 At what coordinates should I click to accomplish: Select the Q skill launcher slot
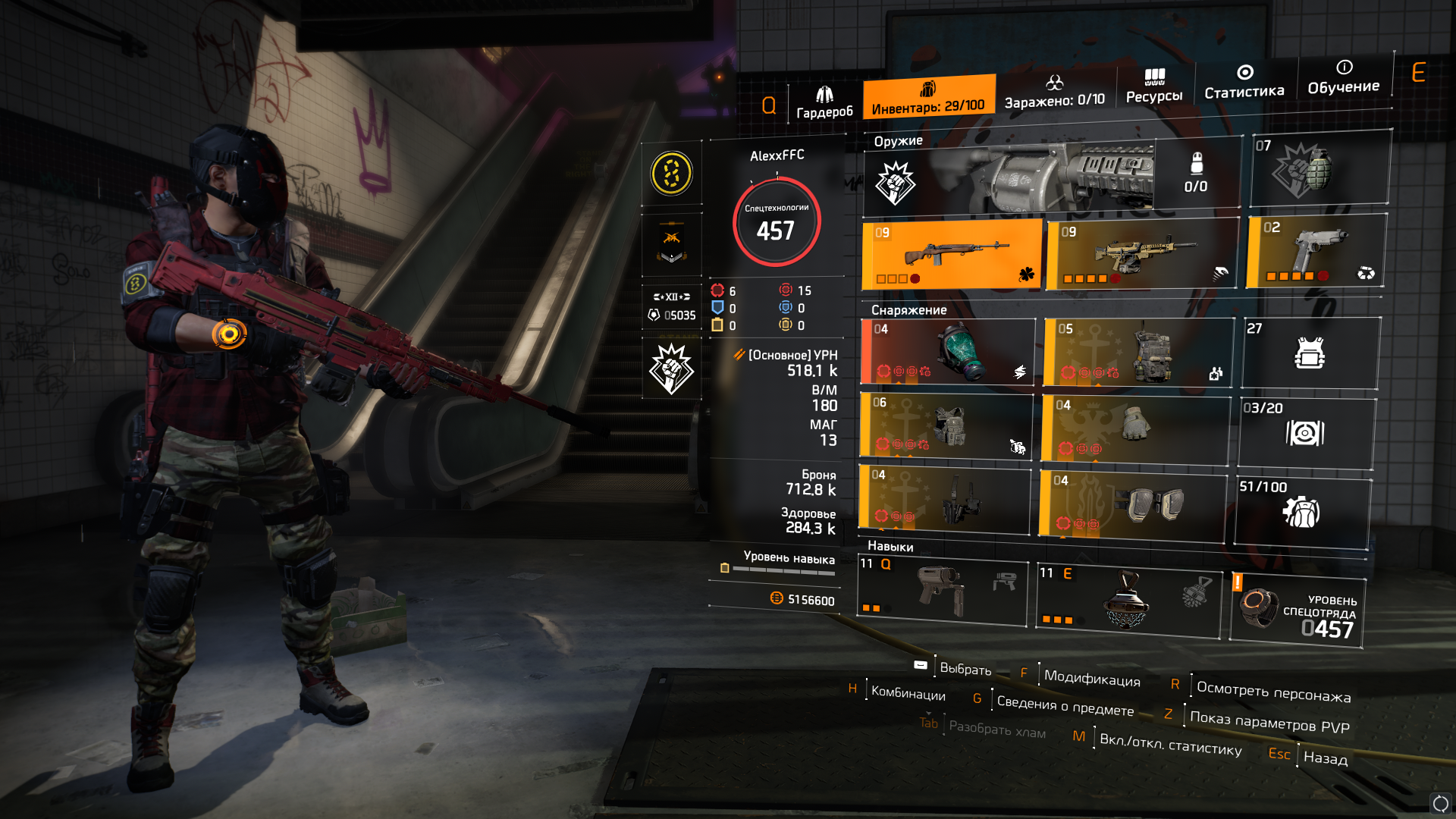point(942,592)
